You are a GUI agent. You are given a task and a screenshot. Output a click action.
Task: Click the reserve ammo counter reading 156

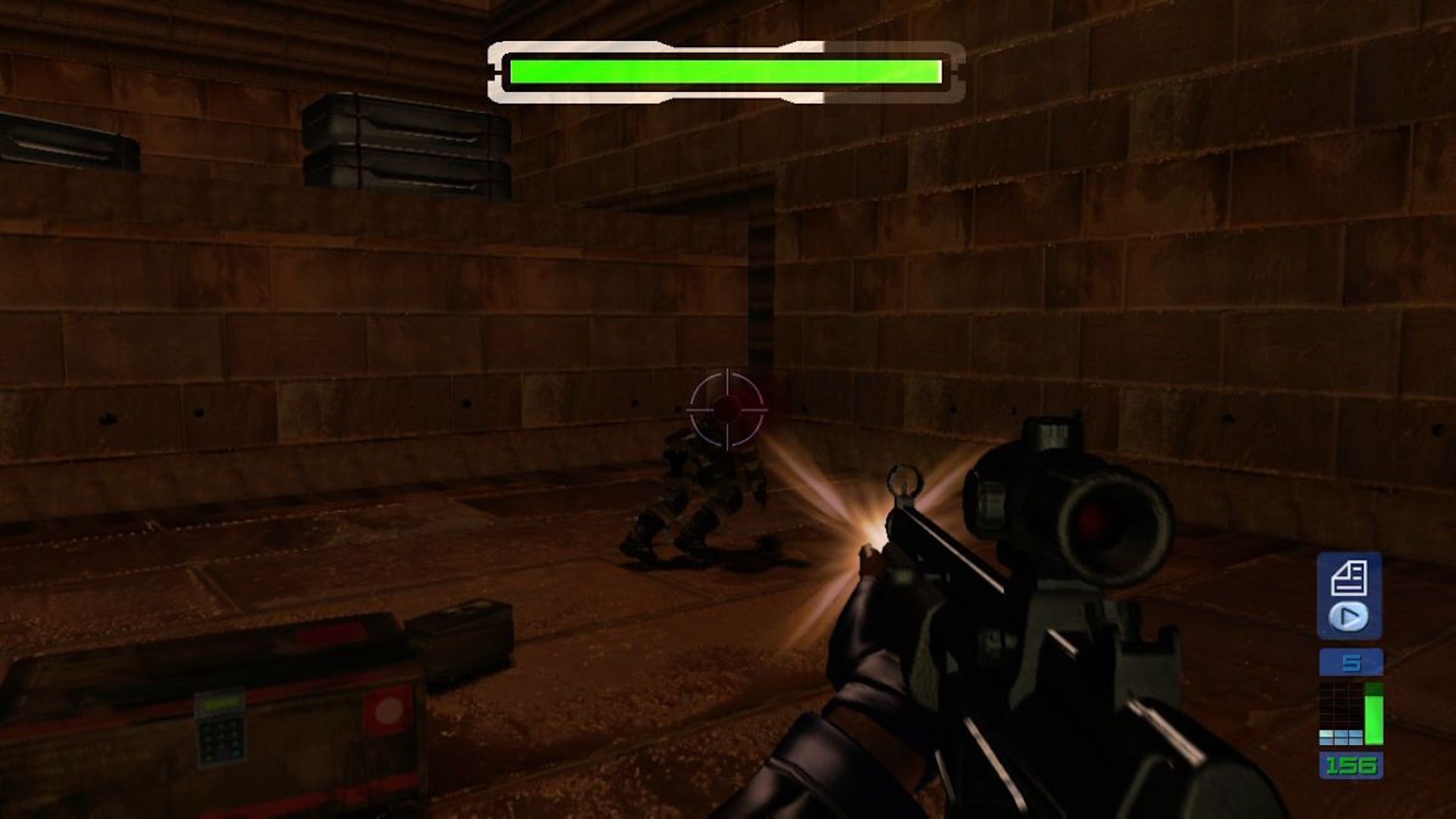pyautogui.click(x=1351, y=764)
